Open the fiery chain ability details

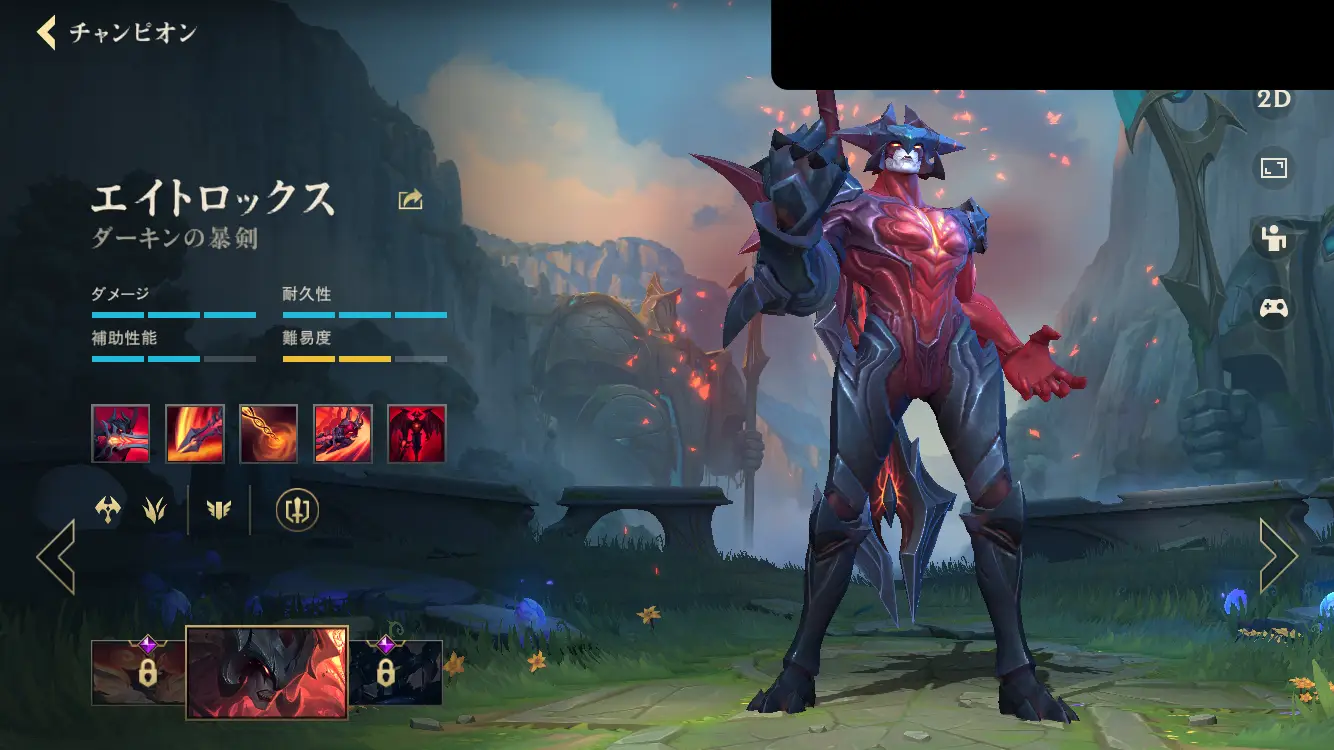tap(268, 434)
